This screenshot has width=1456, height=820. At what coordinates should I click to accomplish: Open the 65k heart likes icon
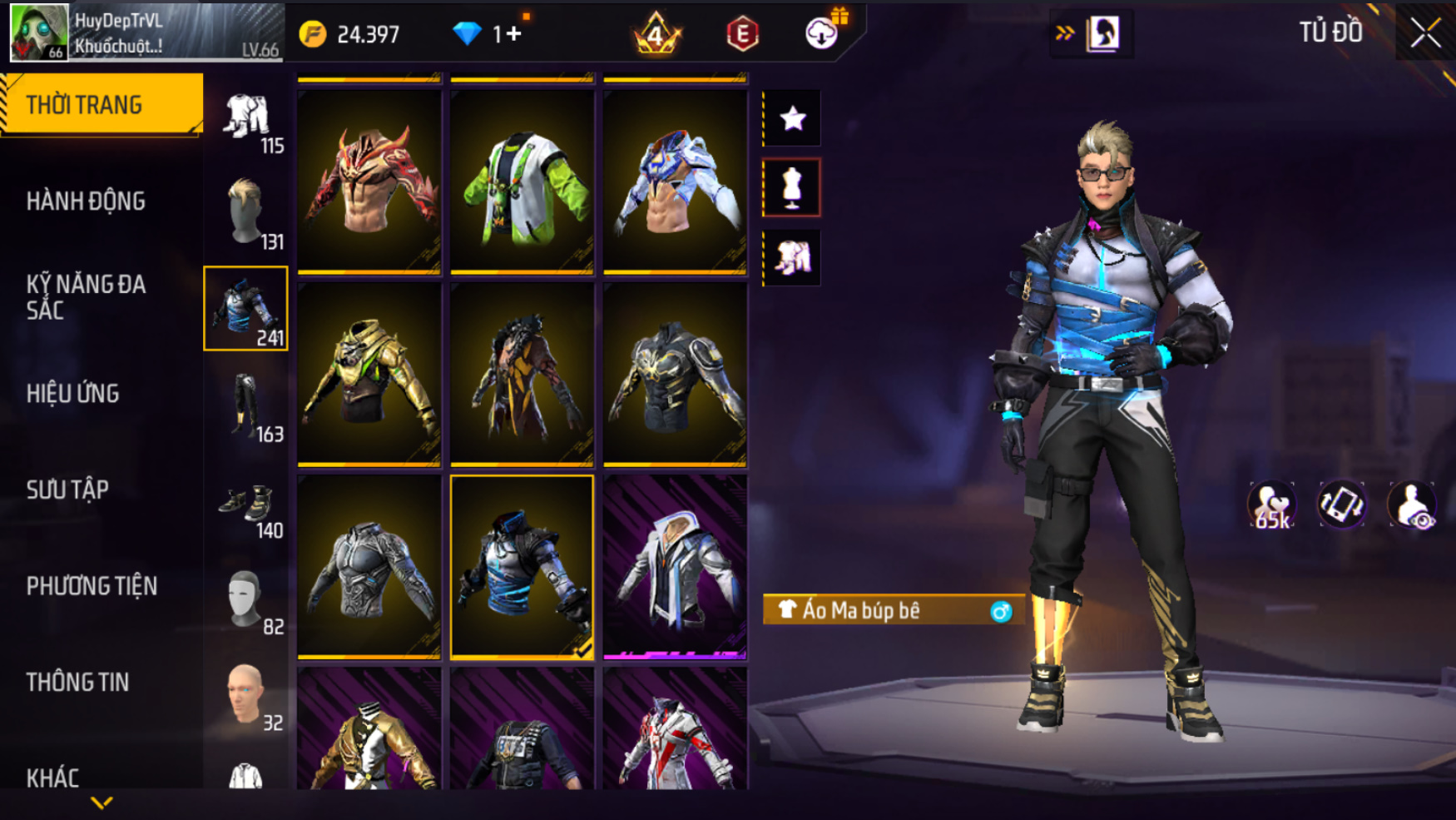(1271, 505)
